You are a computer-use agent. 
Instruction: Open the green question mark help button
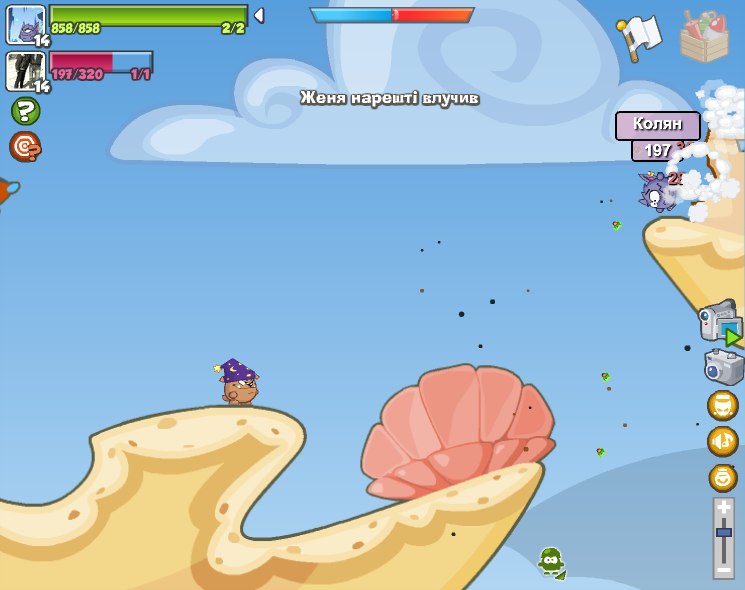tap(25, 111)
